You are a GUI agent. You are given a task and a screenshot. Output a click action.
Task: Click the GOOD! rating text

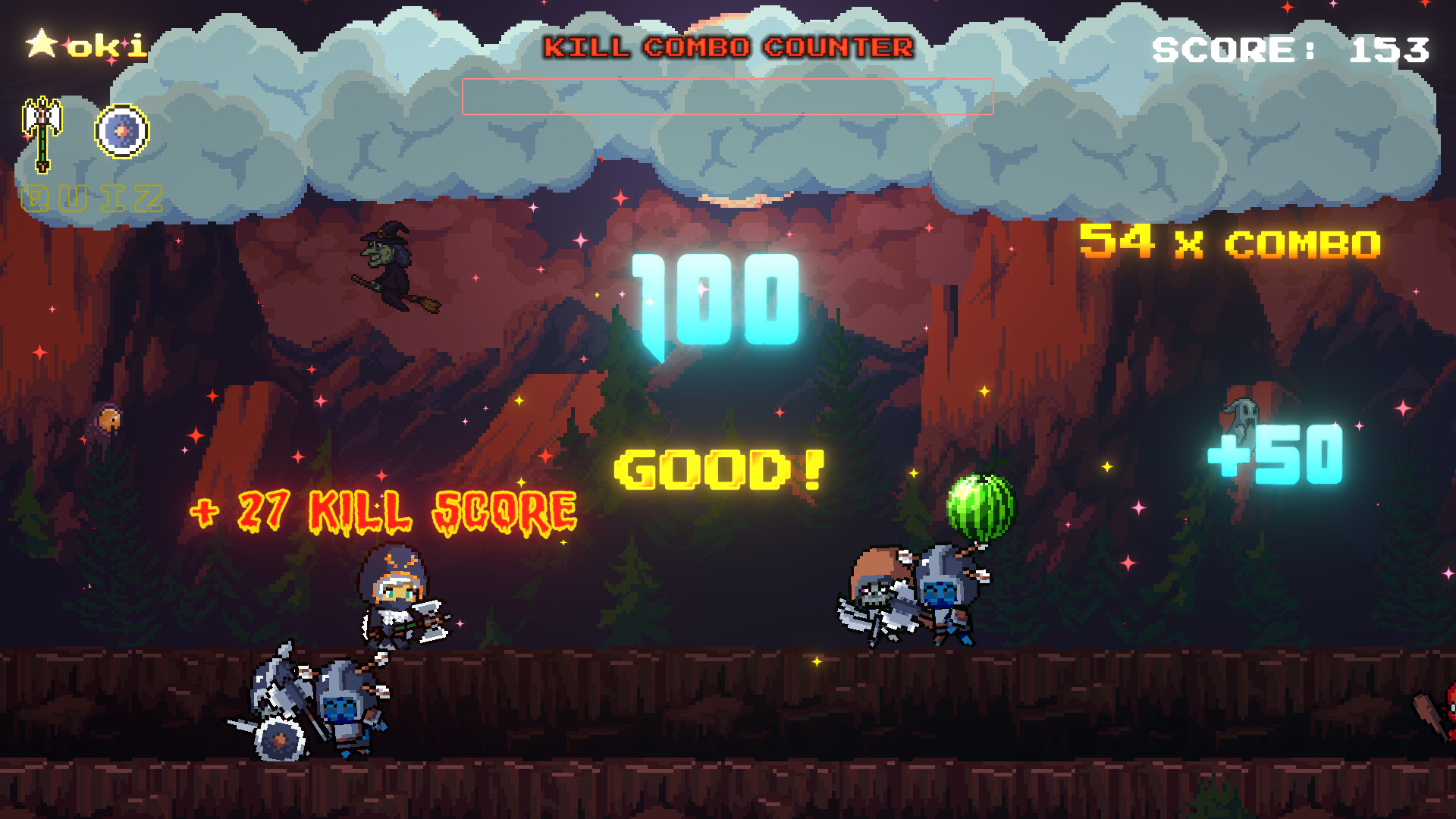point(720,469)
